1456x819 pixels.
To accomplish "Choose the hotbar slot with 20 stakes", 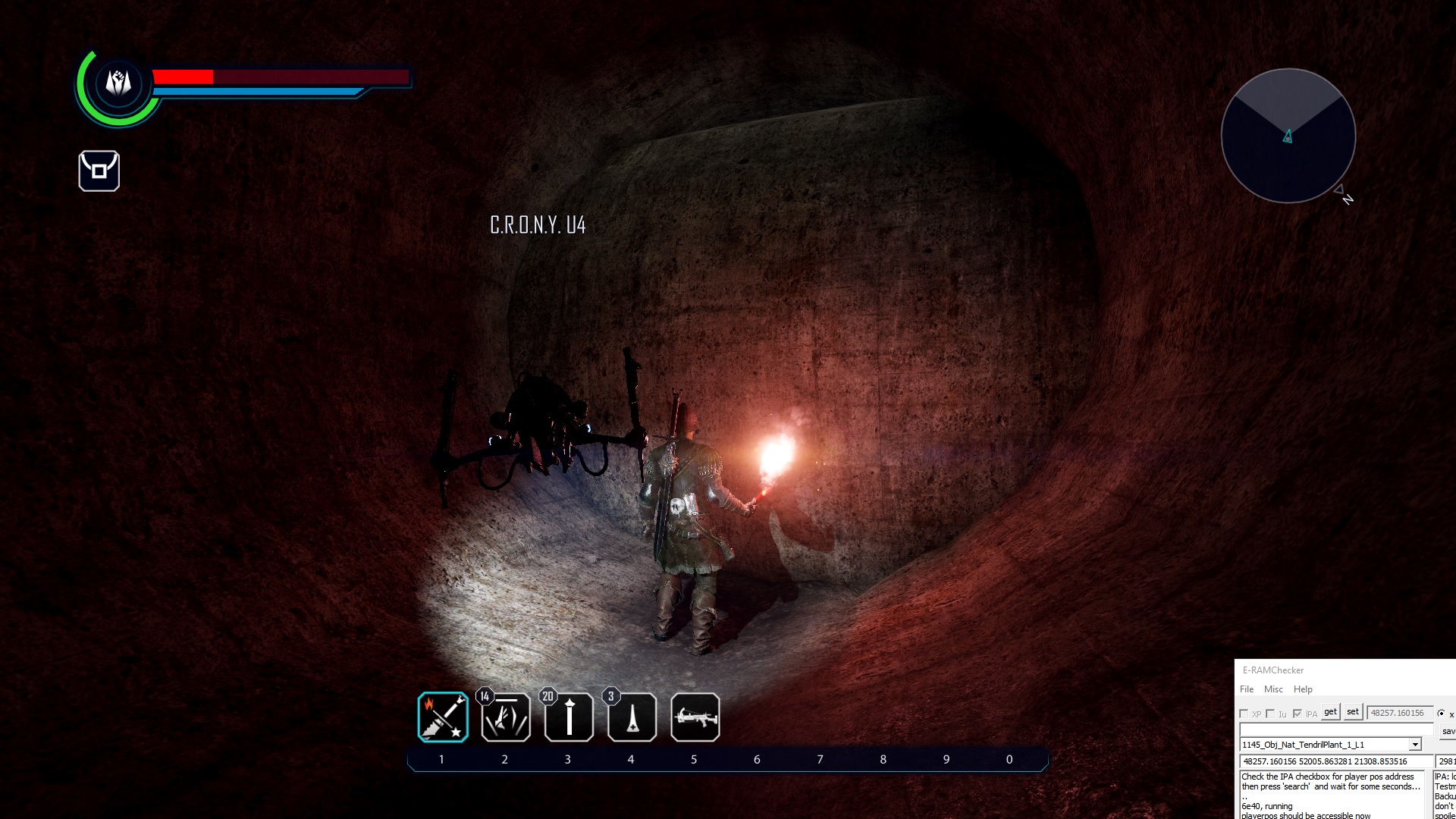I will (569, 717).
